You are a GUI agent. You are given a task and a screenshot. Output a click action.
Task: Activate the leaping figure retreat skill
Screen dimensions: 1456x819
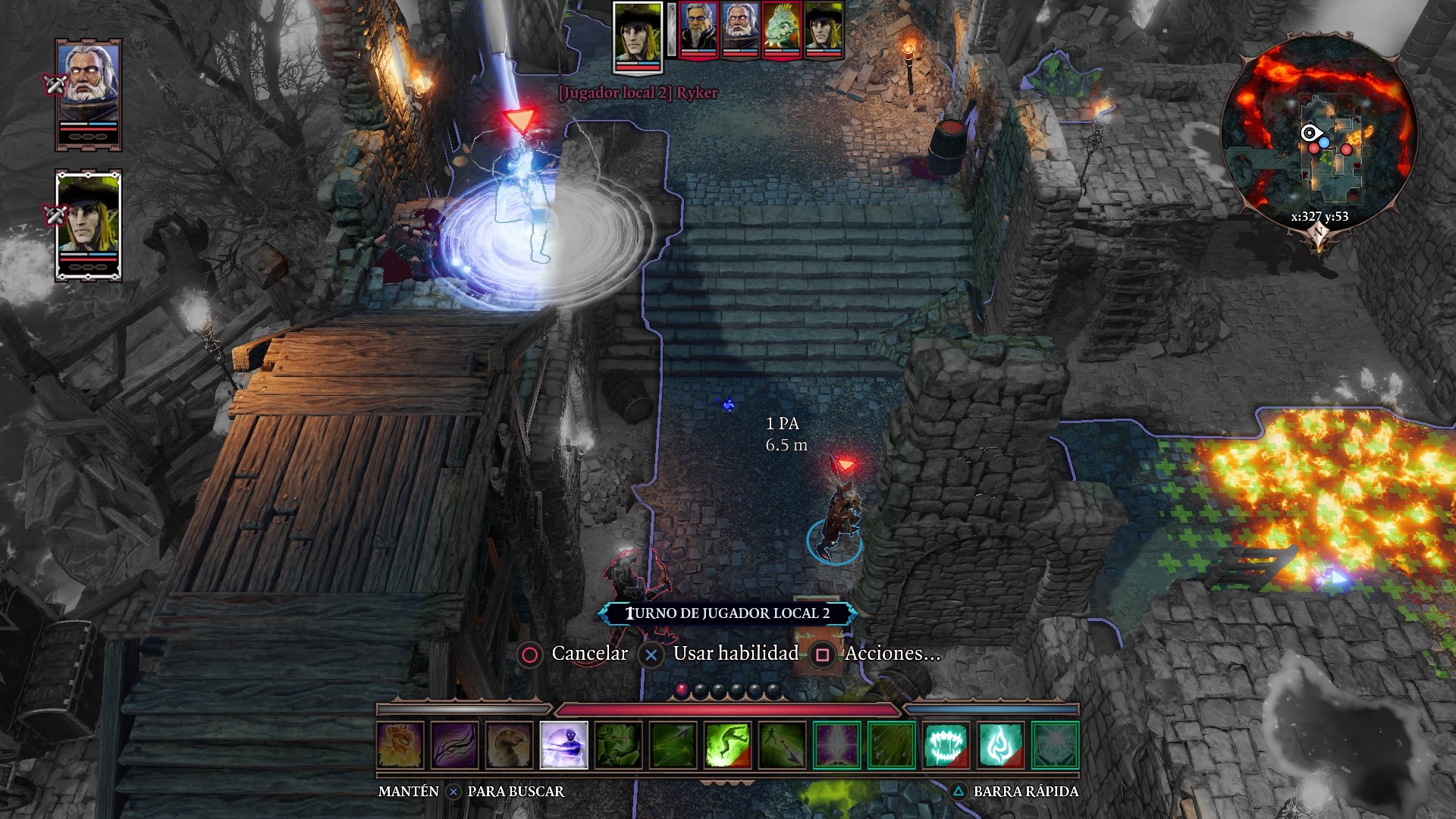pyautogui.click(x=728, y=745)
